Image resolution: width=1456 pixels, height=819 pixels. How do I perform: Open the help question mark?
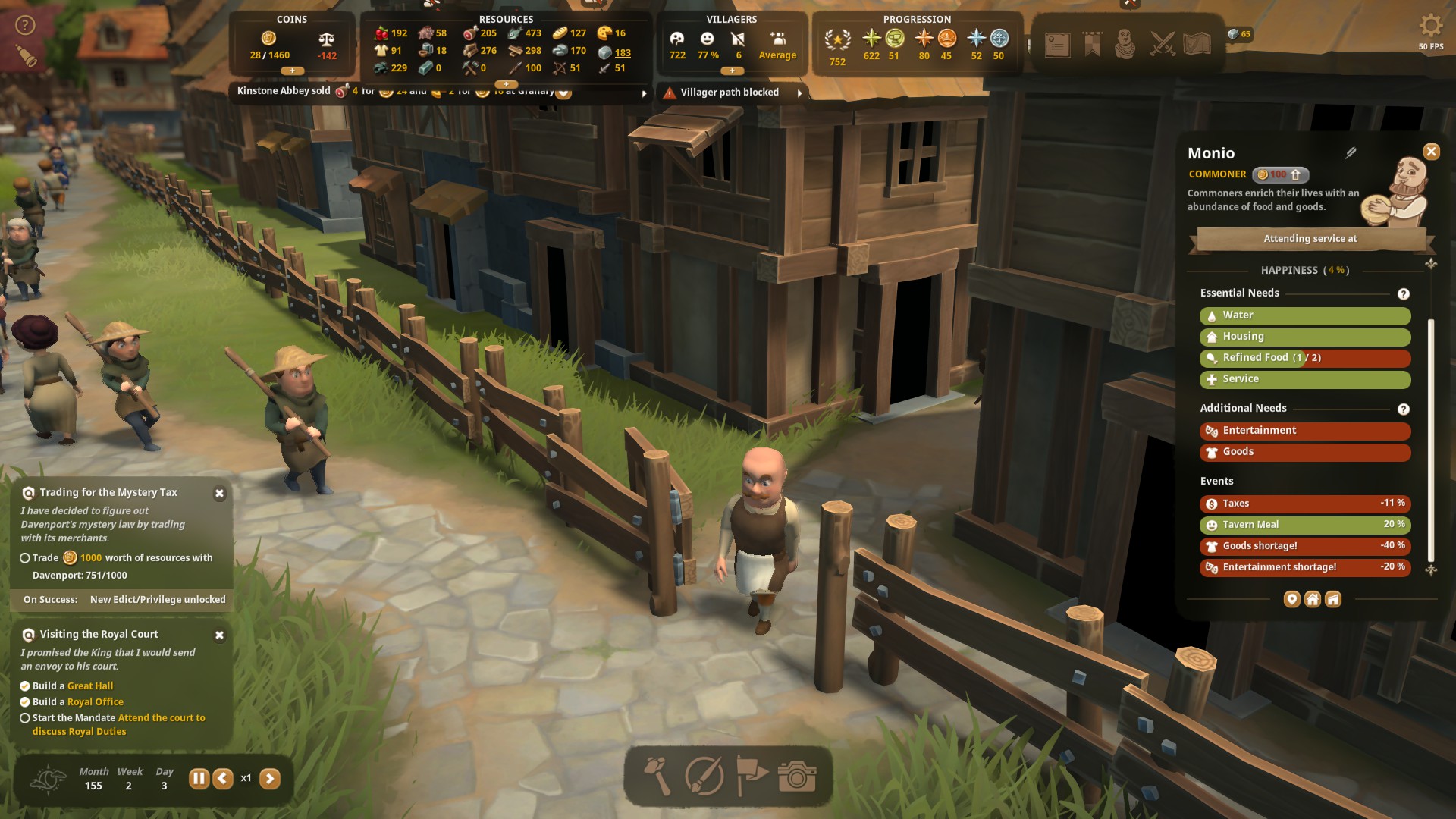tap(26, 26)
